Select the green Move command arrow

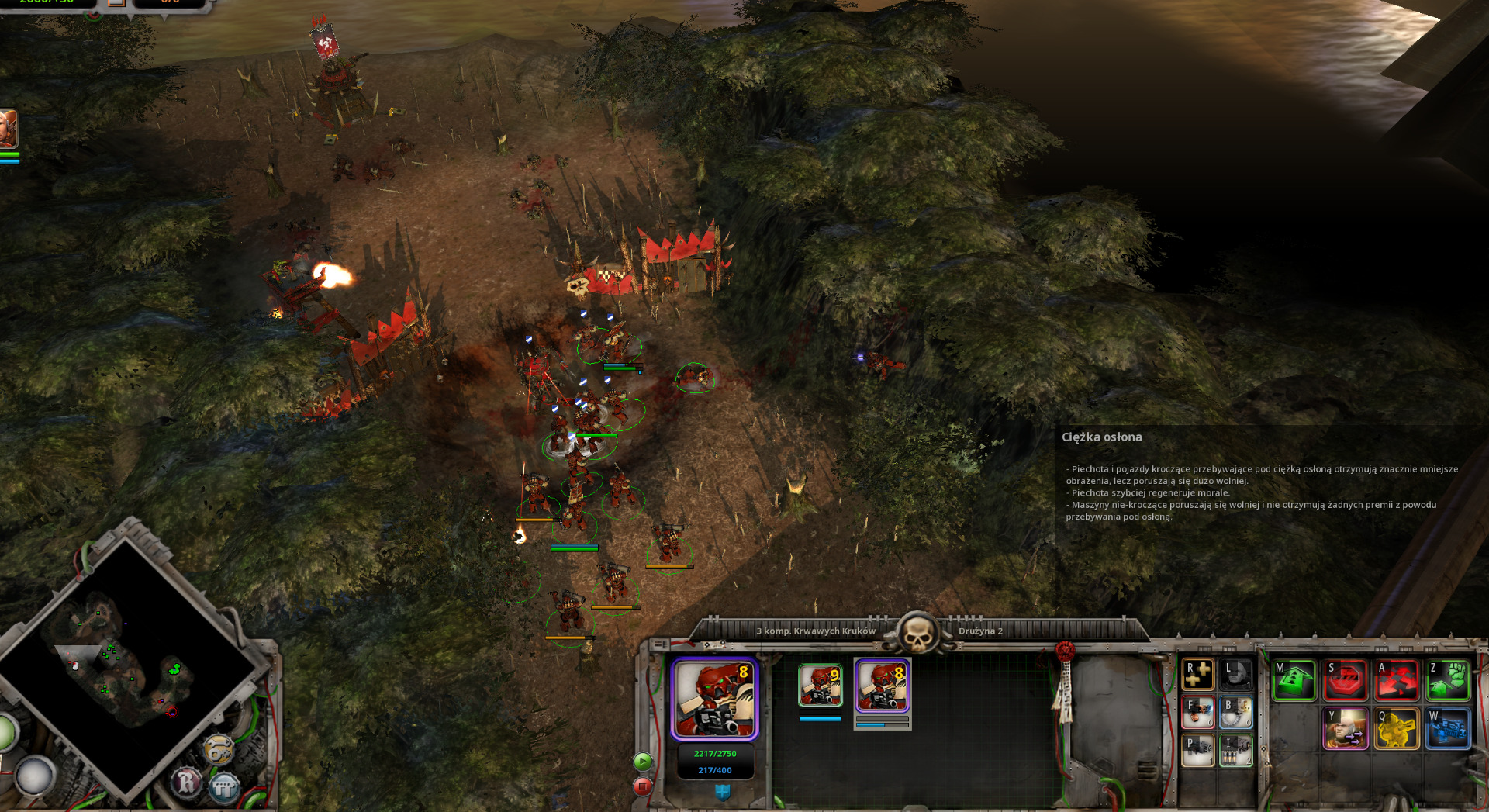click(1294, 680)
